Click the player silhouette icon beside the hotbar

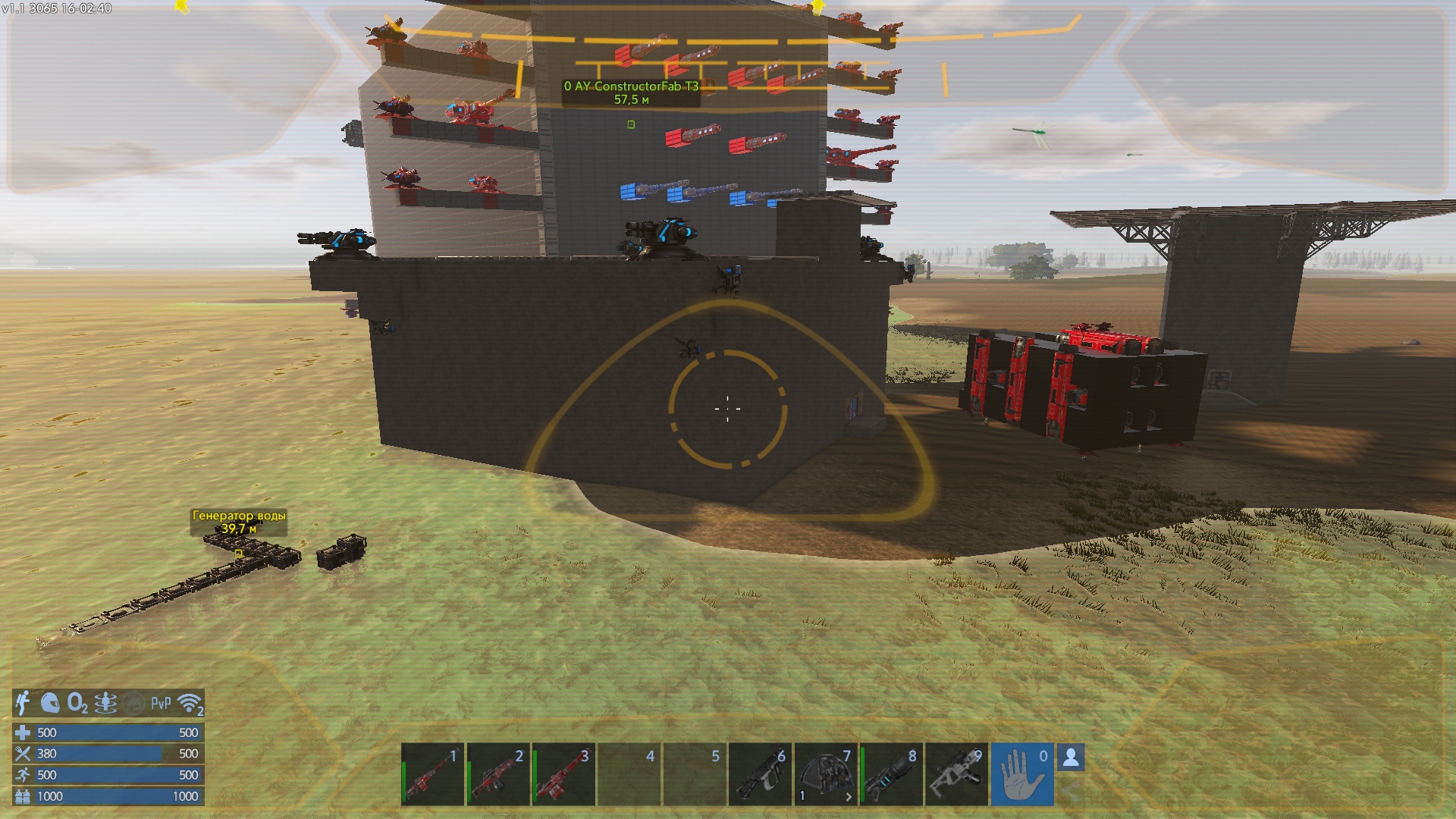[1071, 757]
